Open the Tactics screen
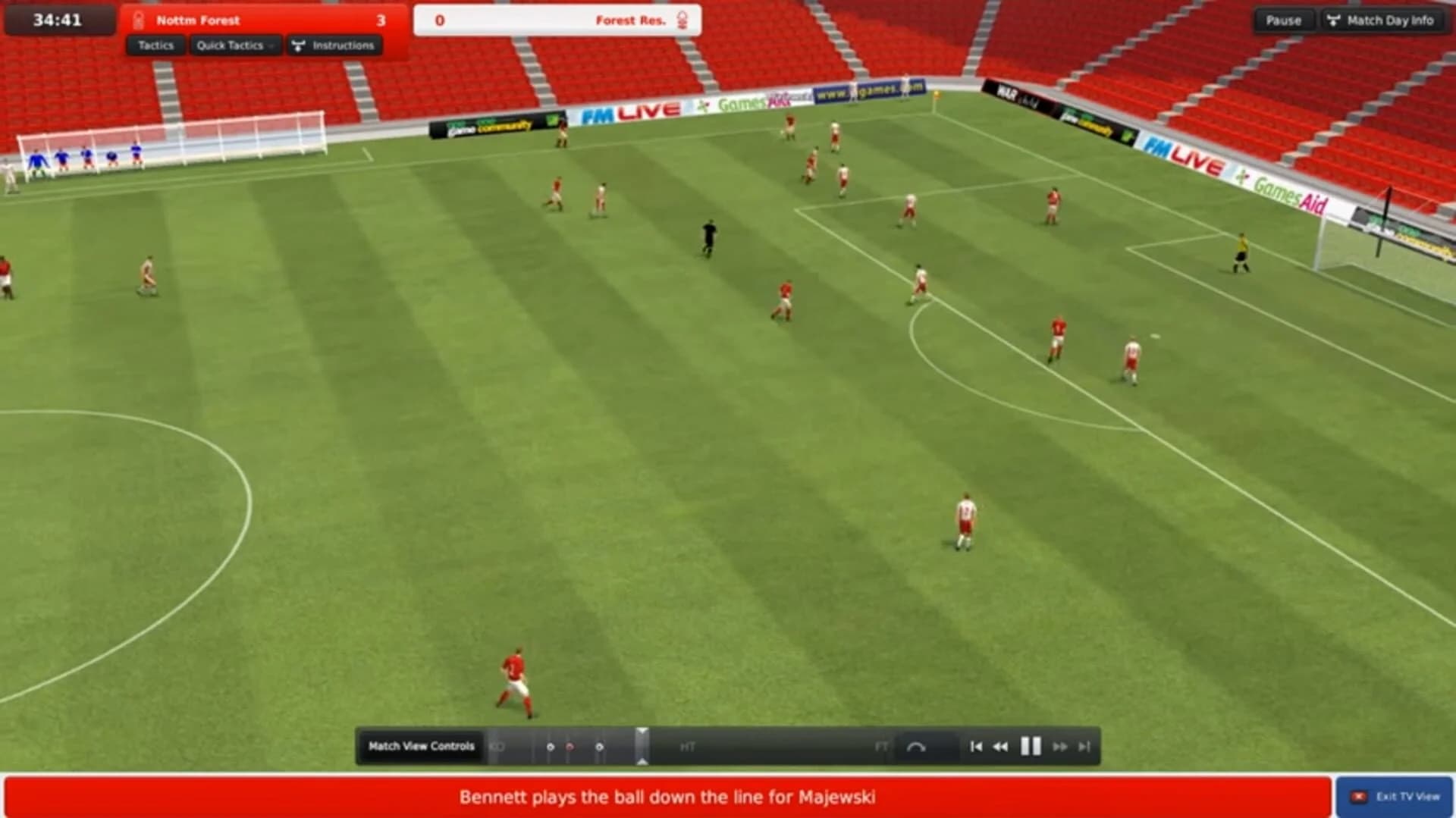 tap(157, 45)
